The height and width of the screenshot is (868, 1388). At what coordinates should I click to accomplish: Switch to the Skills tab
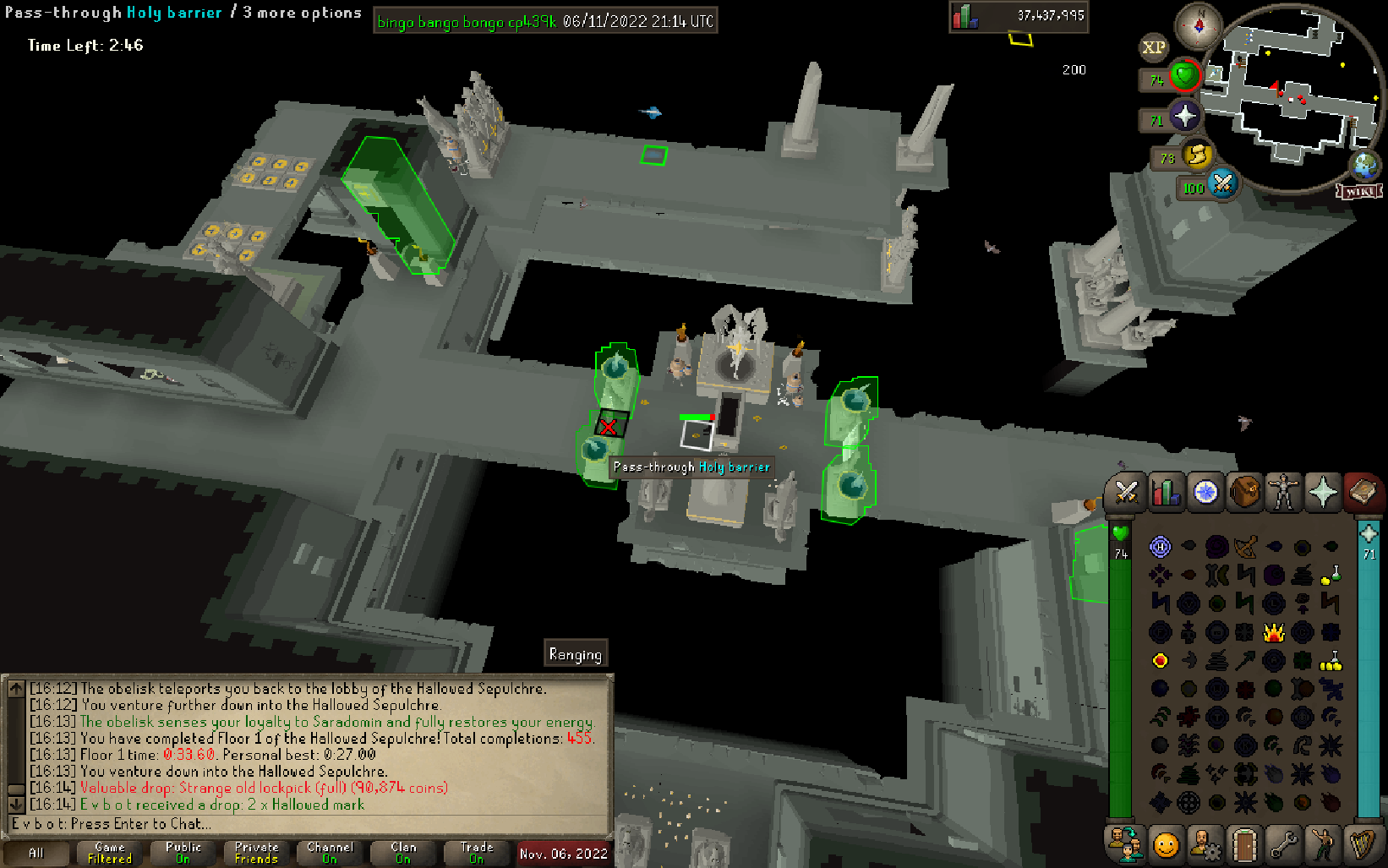point(1166,493)
